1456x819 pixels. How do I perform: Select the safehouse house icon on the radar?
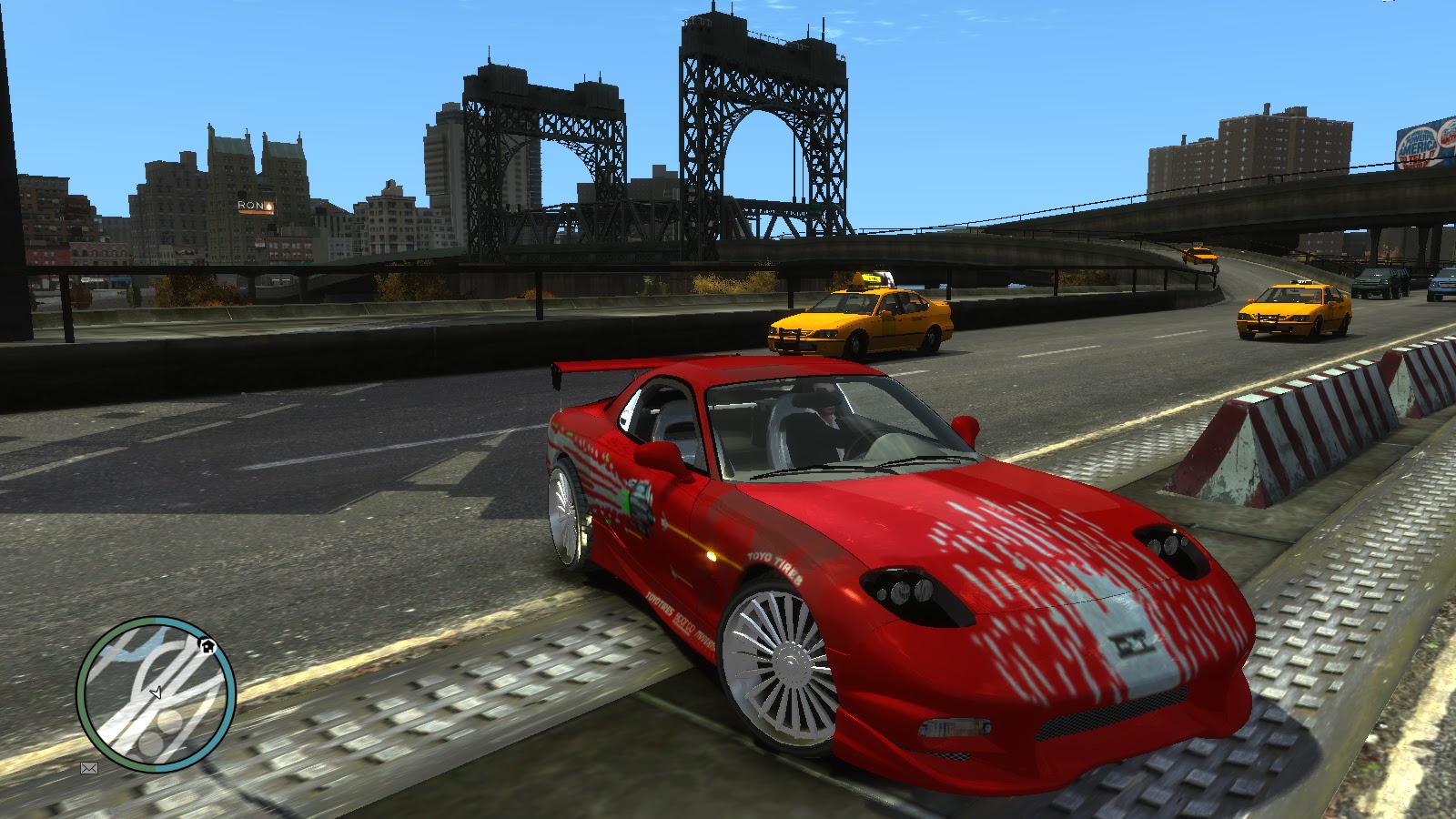point(207,647)
